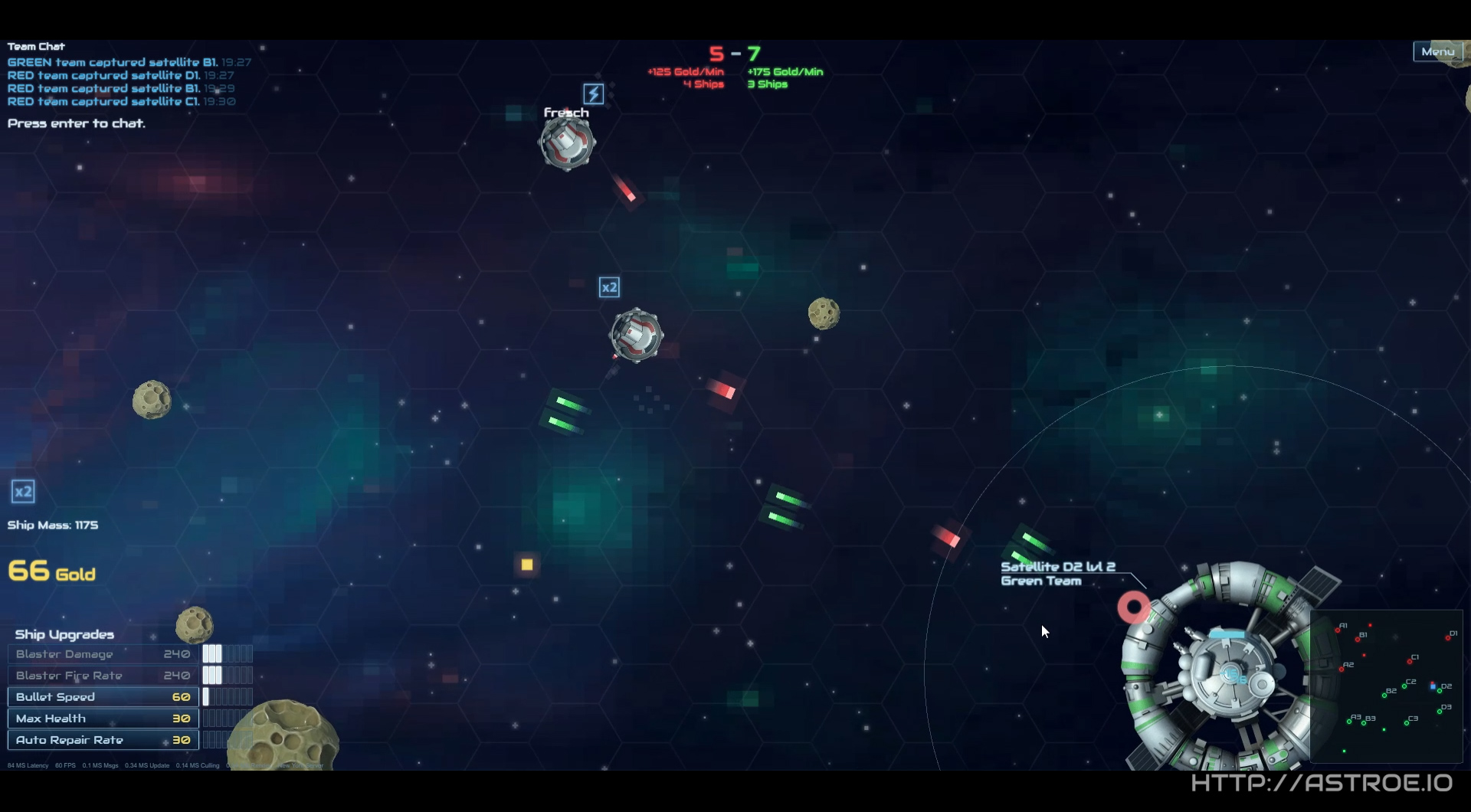Select green satellite marker B2 on the minimap
This screenshot has height=812, width=1471.
coord(1384,696)
